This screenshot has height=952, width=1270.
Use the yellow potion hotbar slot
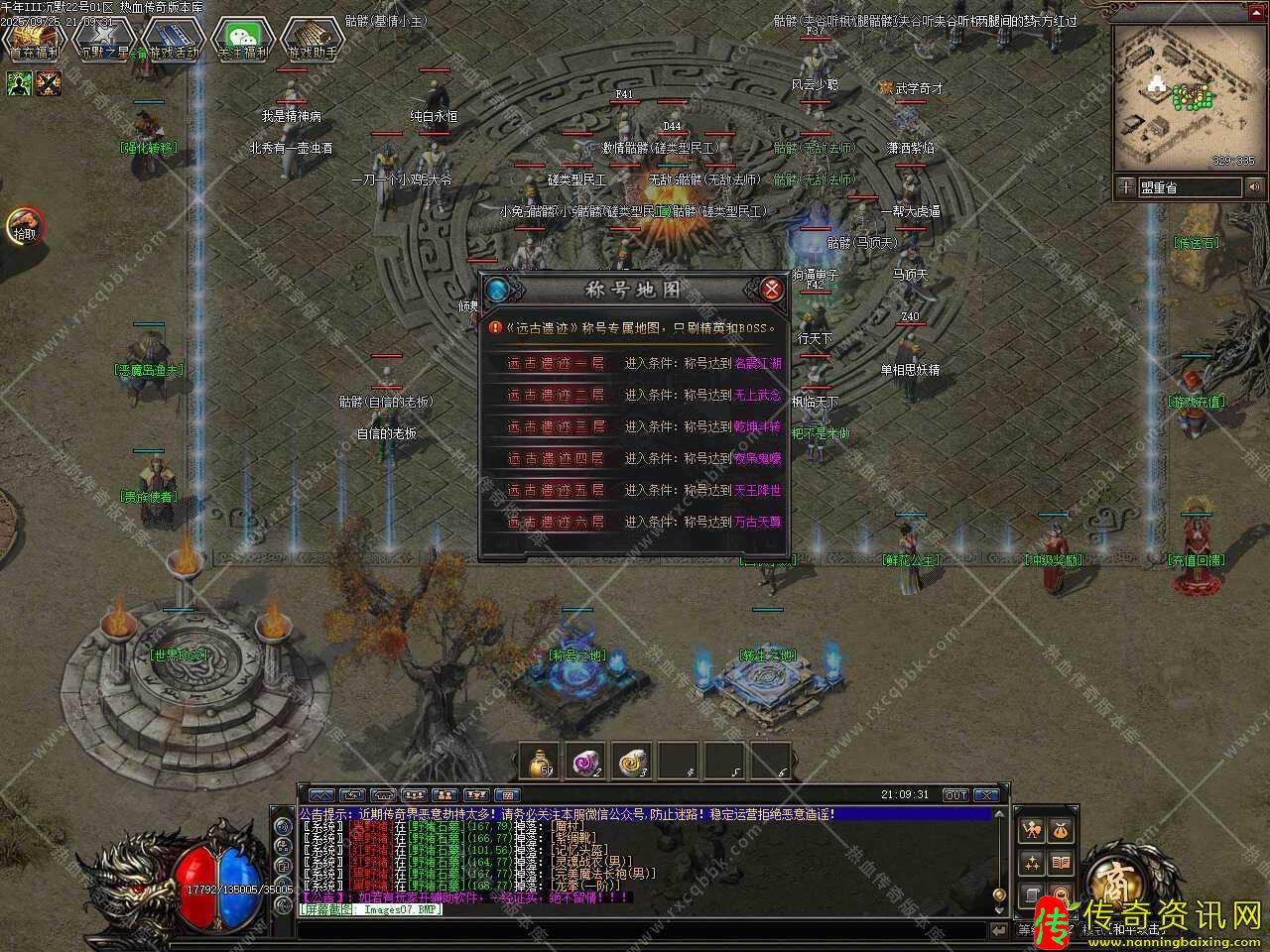tap(541, 762)
